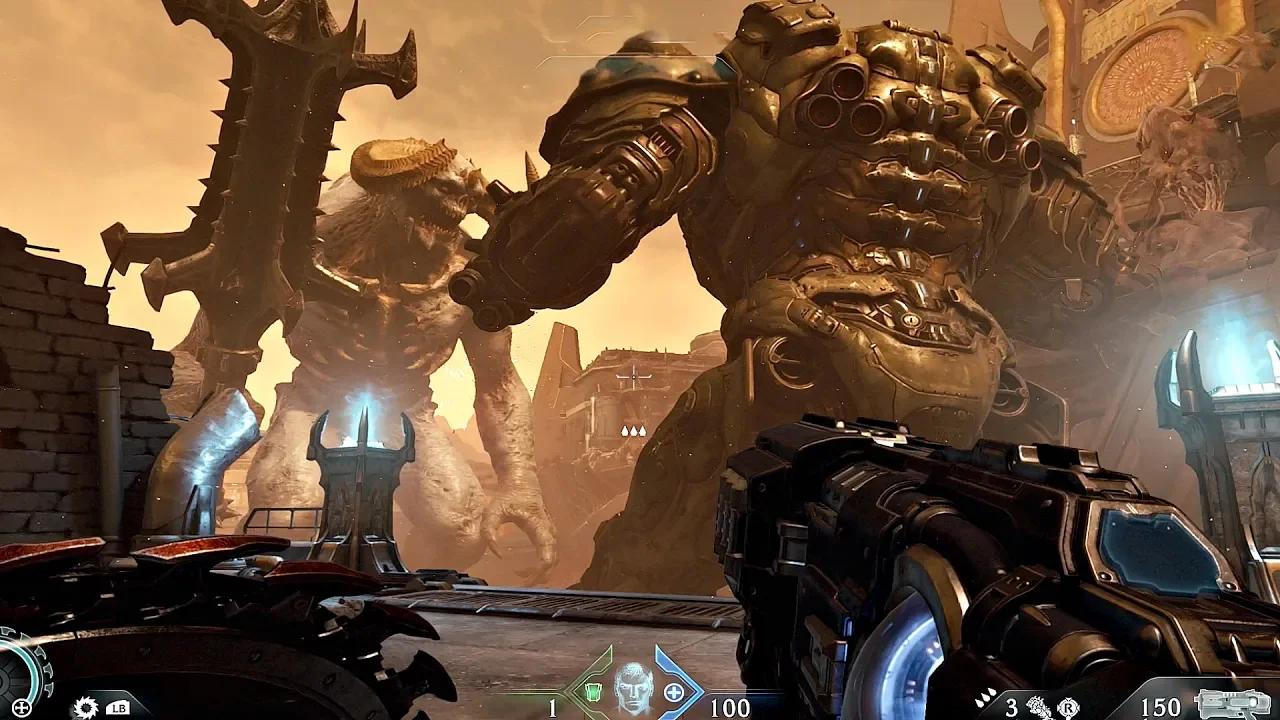Click the grenade count showing 3
Viewport: 1280px width, 720px height.
pyautogui.click(x=1013, y=707)
